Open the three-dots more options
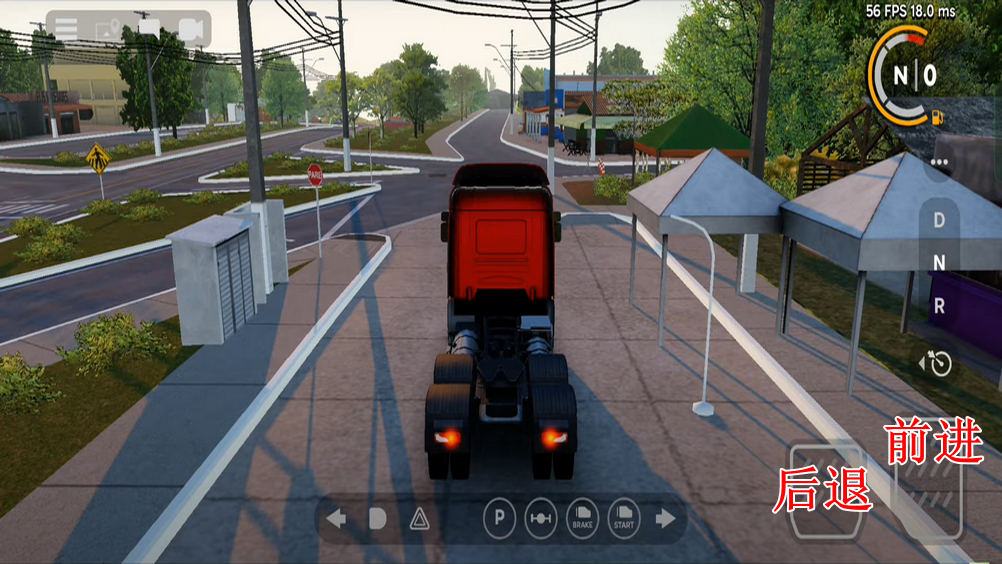The height and width of the screenshot is (564, 1002). [939, 162]
